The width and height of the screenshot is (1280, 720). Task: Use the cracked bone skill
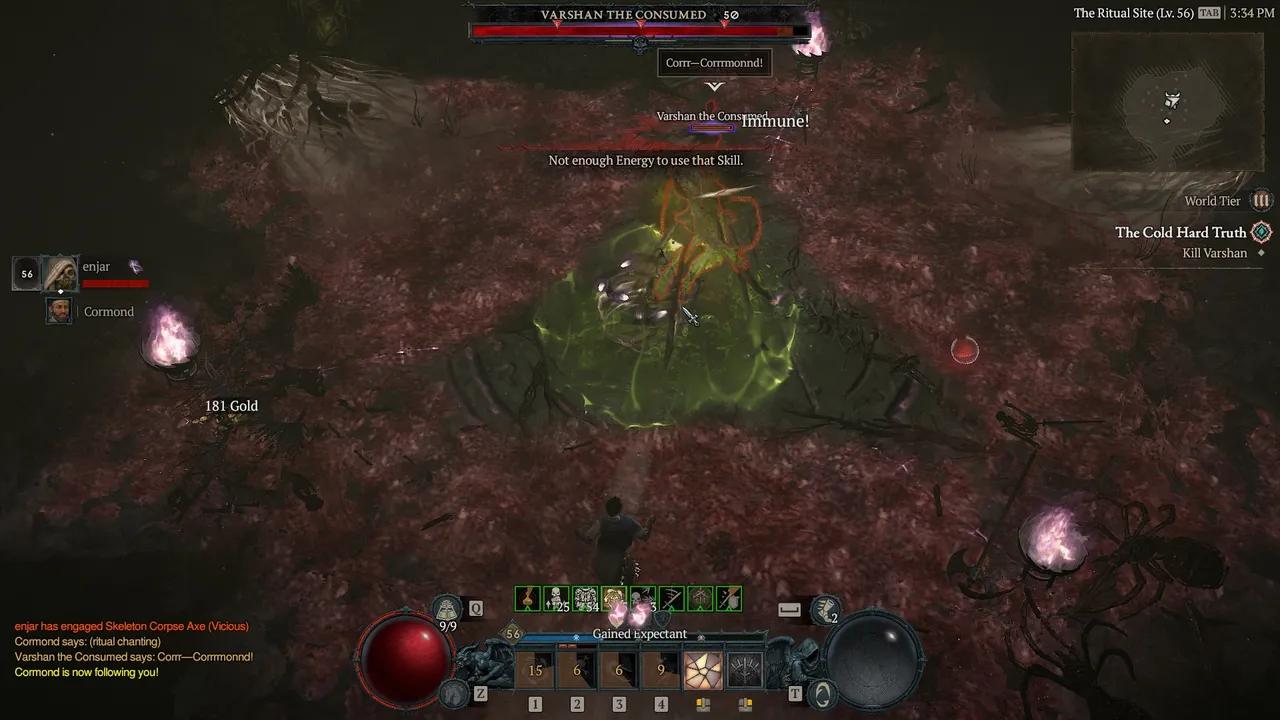[703, 670]
